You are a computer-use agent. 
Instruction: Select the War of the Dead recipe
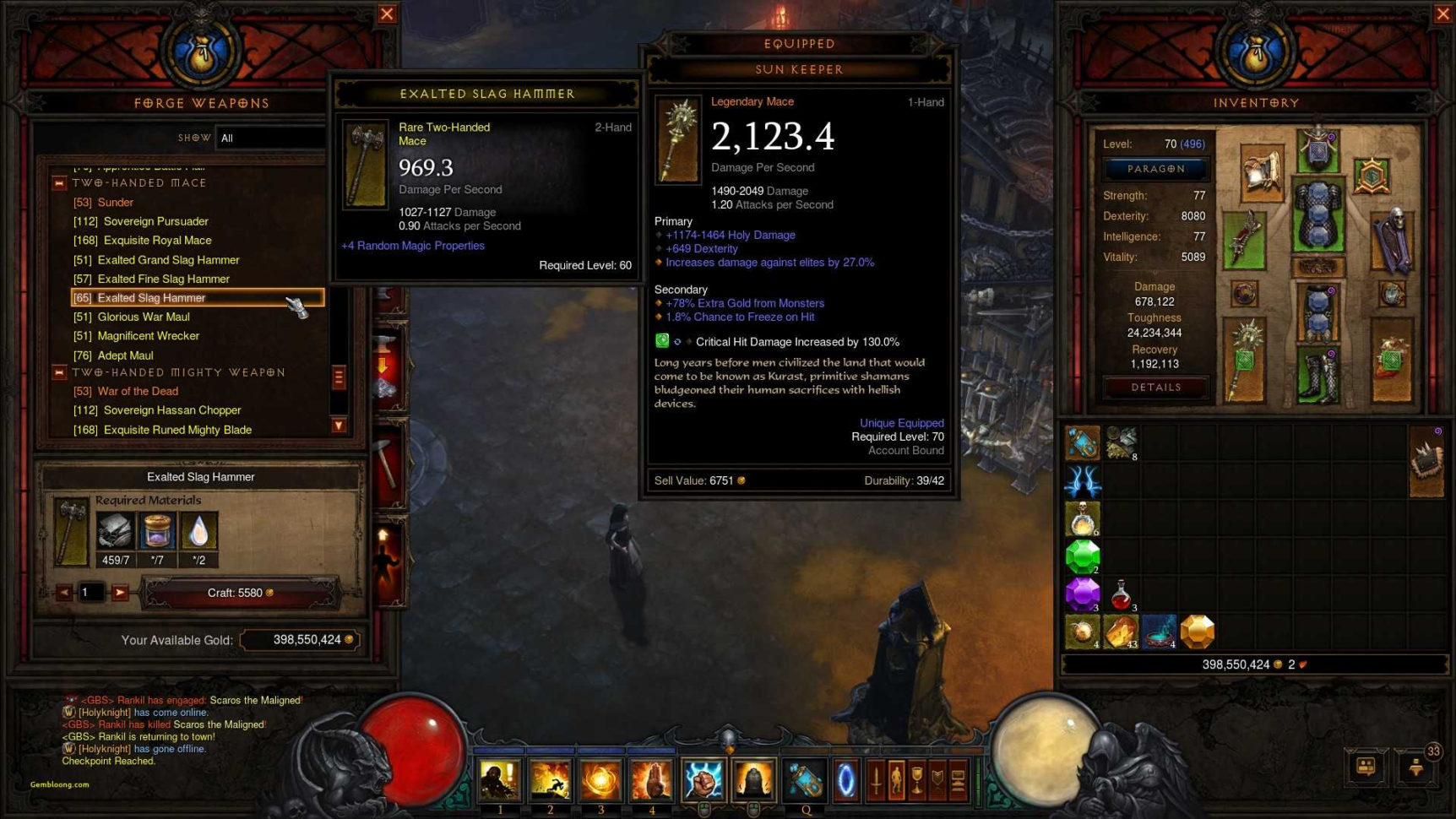[x=138, y=391]
